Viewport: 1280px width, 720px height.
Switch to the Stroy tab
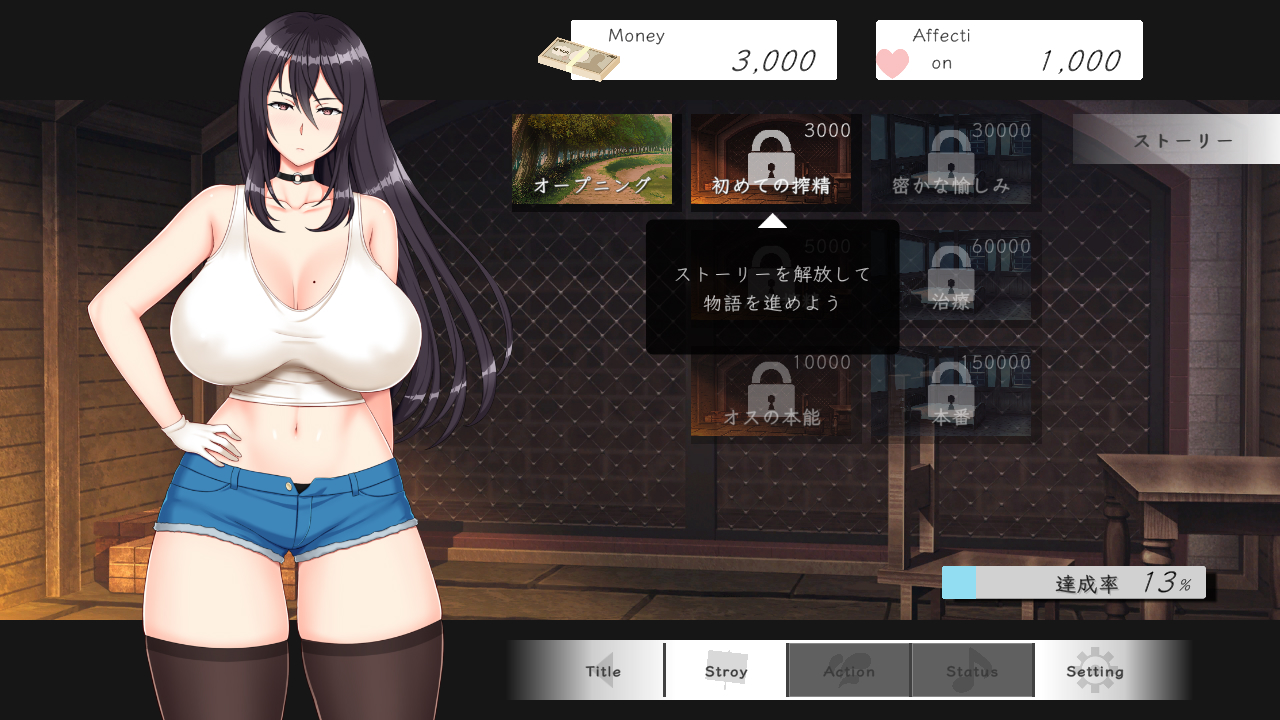coord(726,671)
